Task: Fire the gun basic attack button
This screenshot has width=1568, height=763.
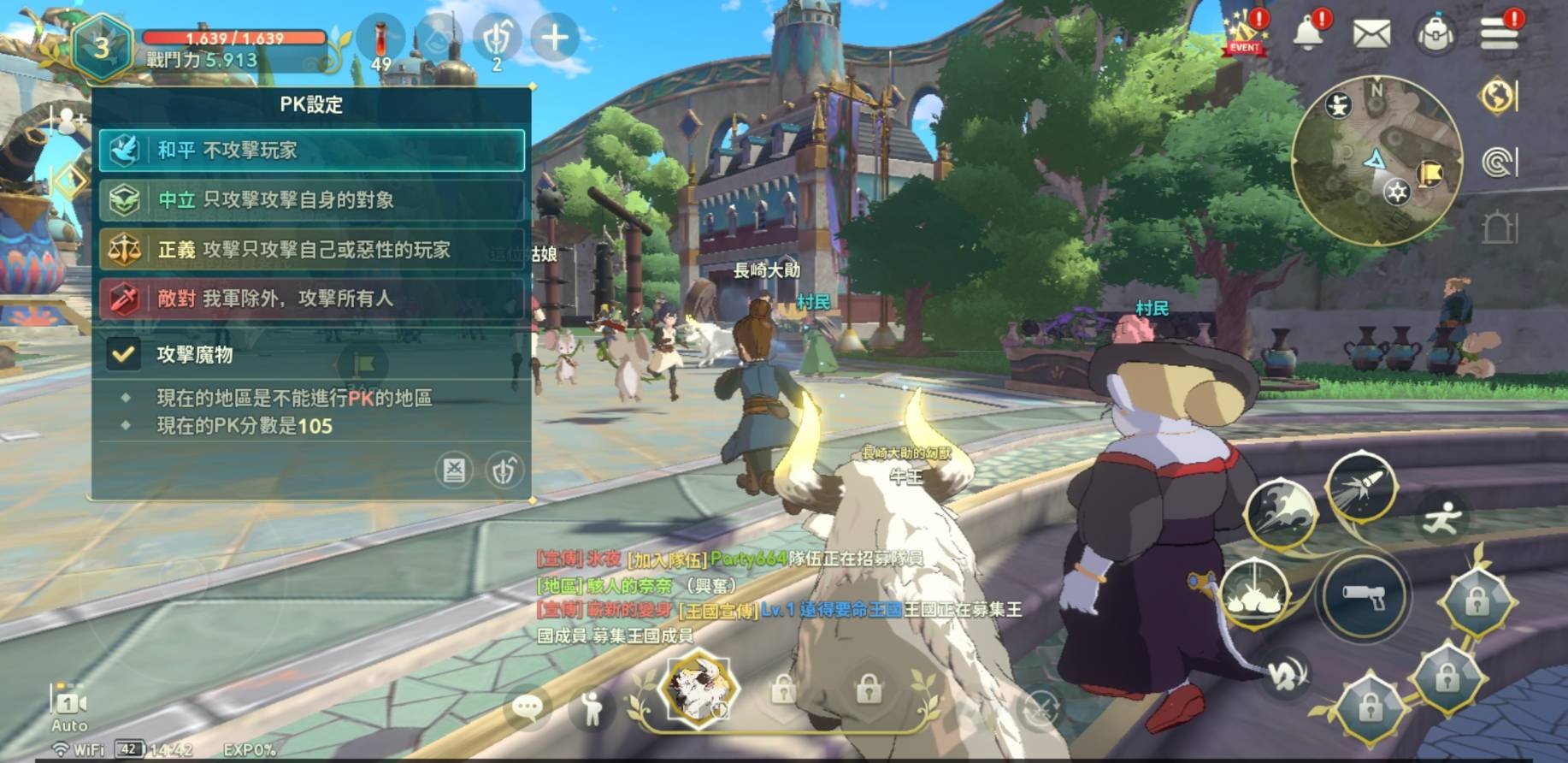Action: pos(1364,595)
